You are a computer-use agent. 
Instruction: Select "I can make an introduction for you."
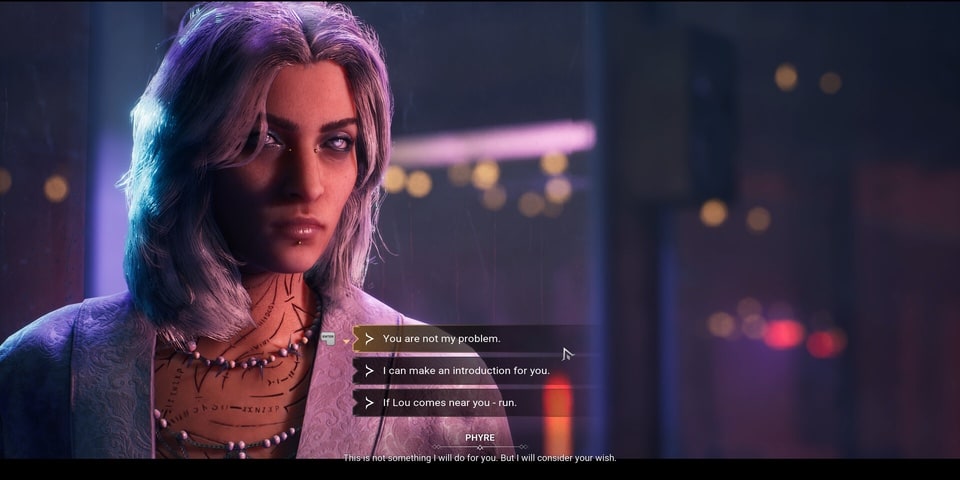(466, 371)
